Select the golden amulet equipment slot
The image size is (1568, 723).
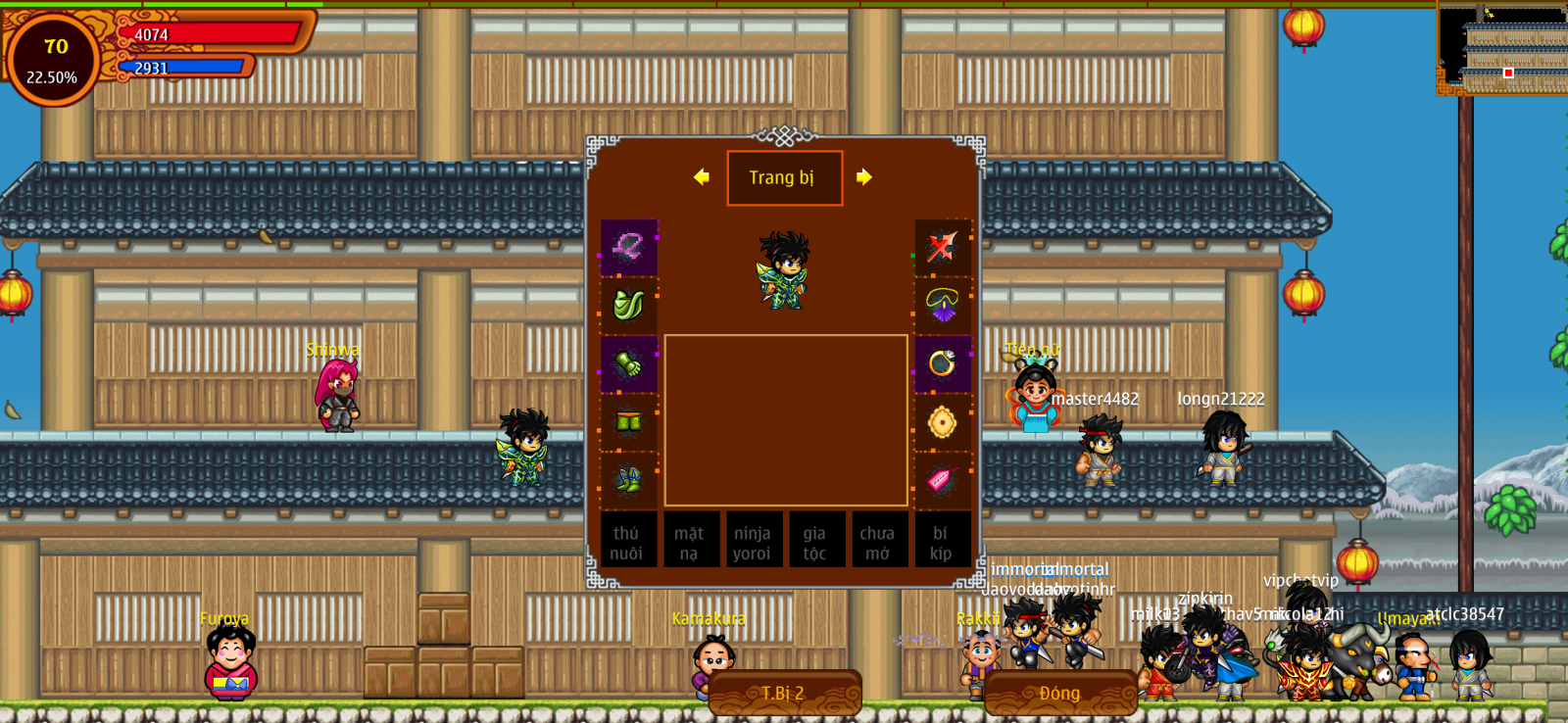tap(942, 422)
